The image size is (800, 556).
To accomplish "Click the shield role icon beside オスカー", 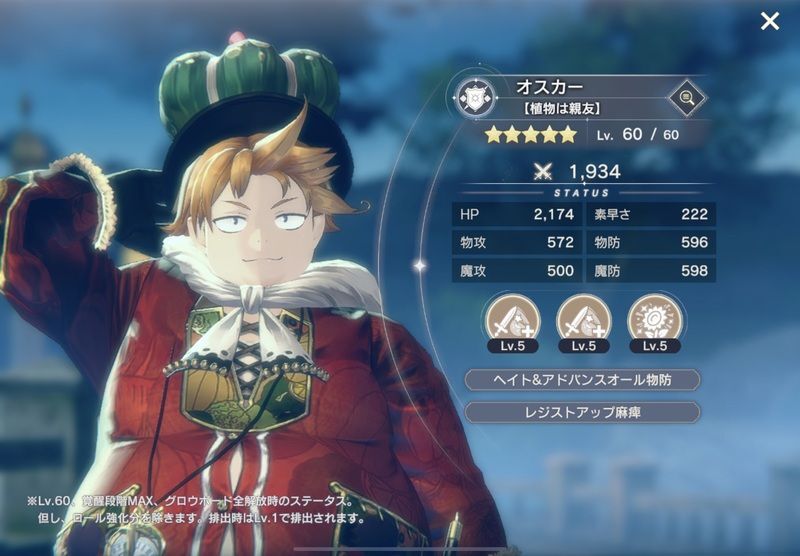I will [x=473, y=98].
